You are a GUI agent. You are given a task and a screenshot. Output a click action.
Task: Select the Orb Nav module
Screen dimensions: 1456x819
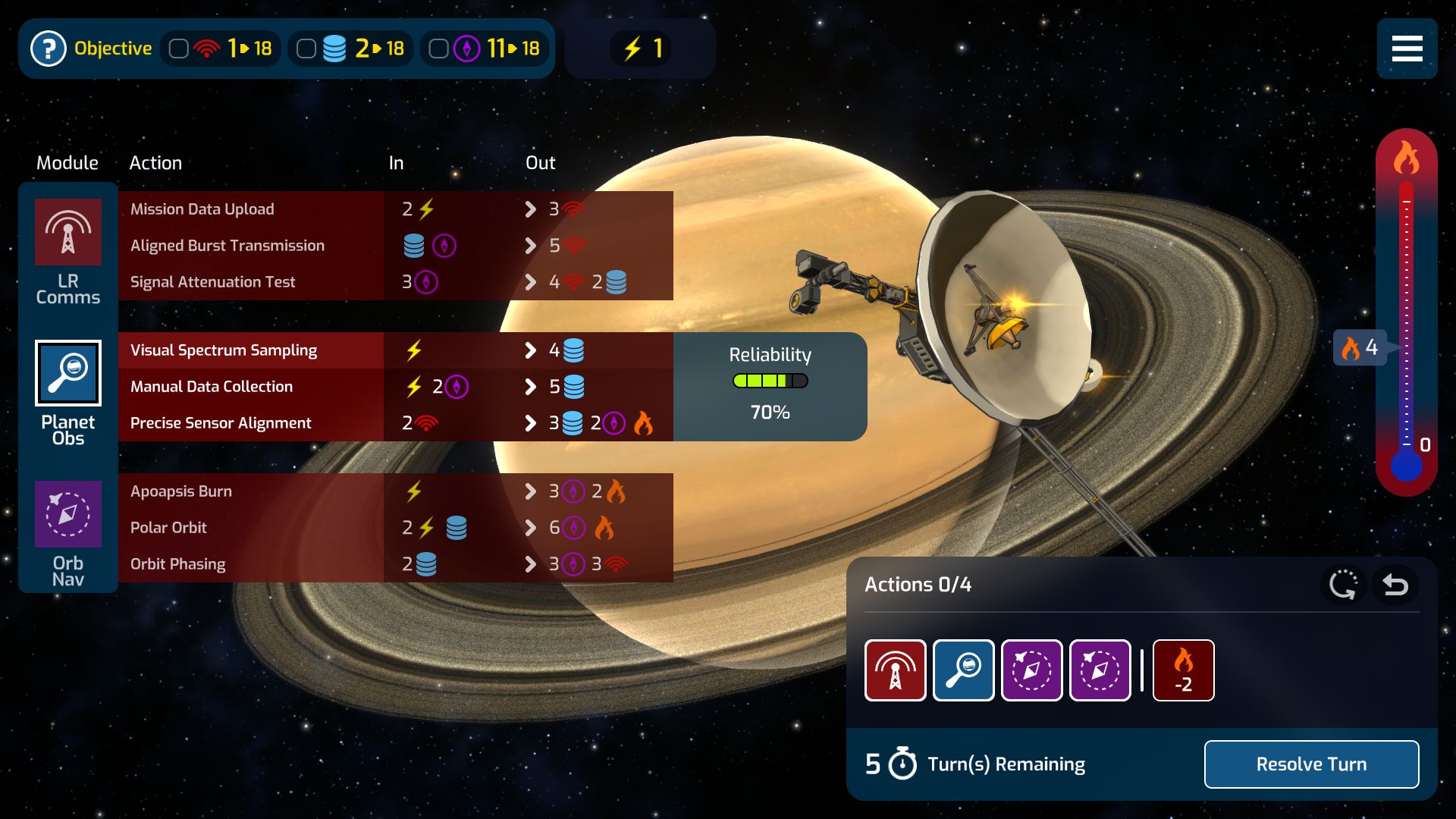coord(68,514)
